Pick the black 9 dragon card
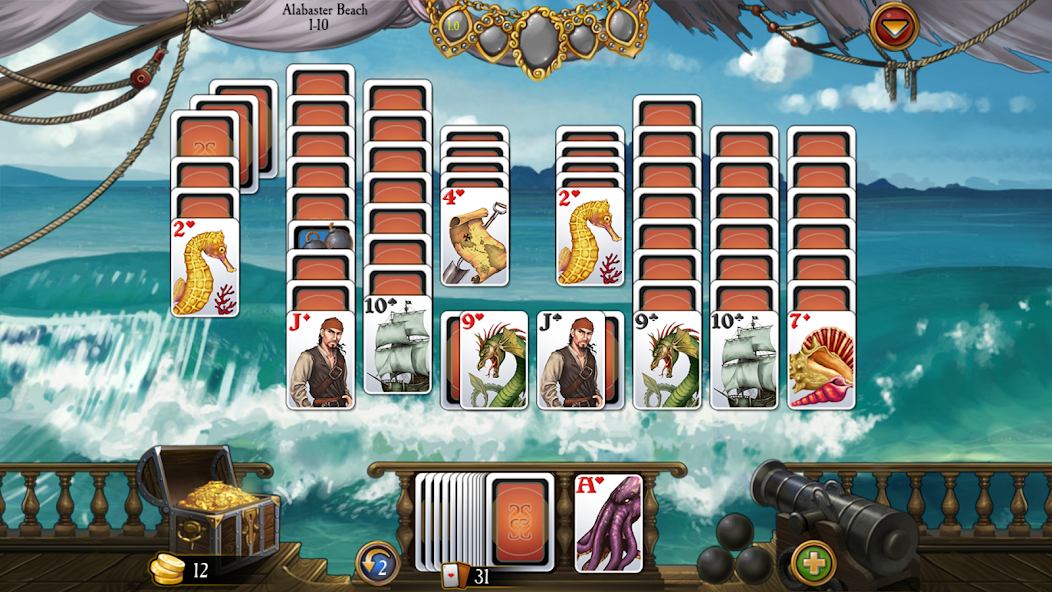Screen dimensions: 1052x592 tap(667, 361)
